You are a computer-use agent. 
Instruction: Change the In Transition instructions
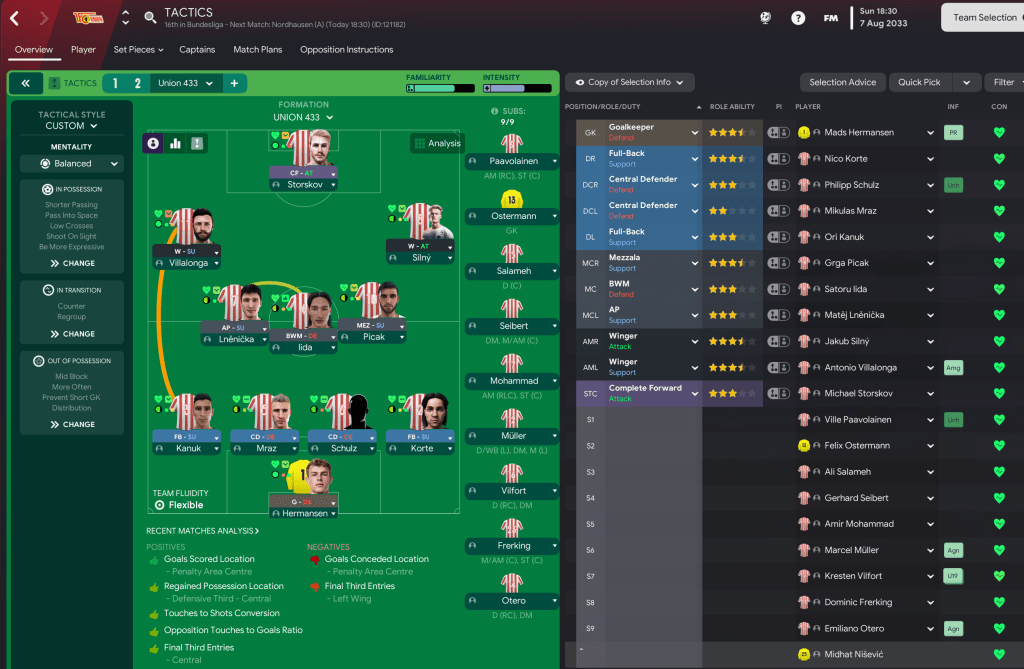72,334
